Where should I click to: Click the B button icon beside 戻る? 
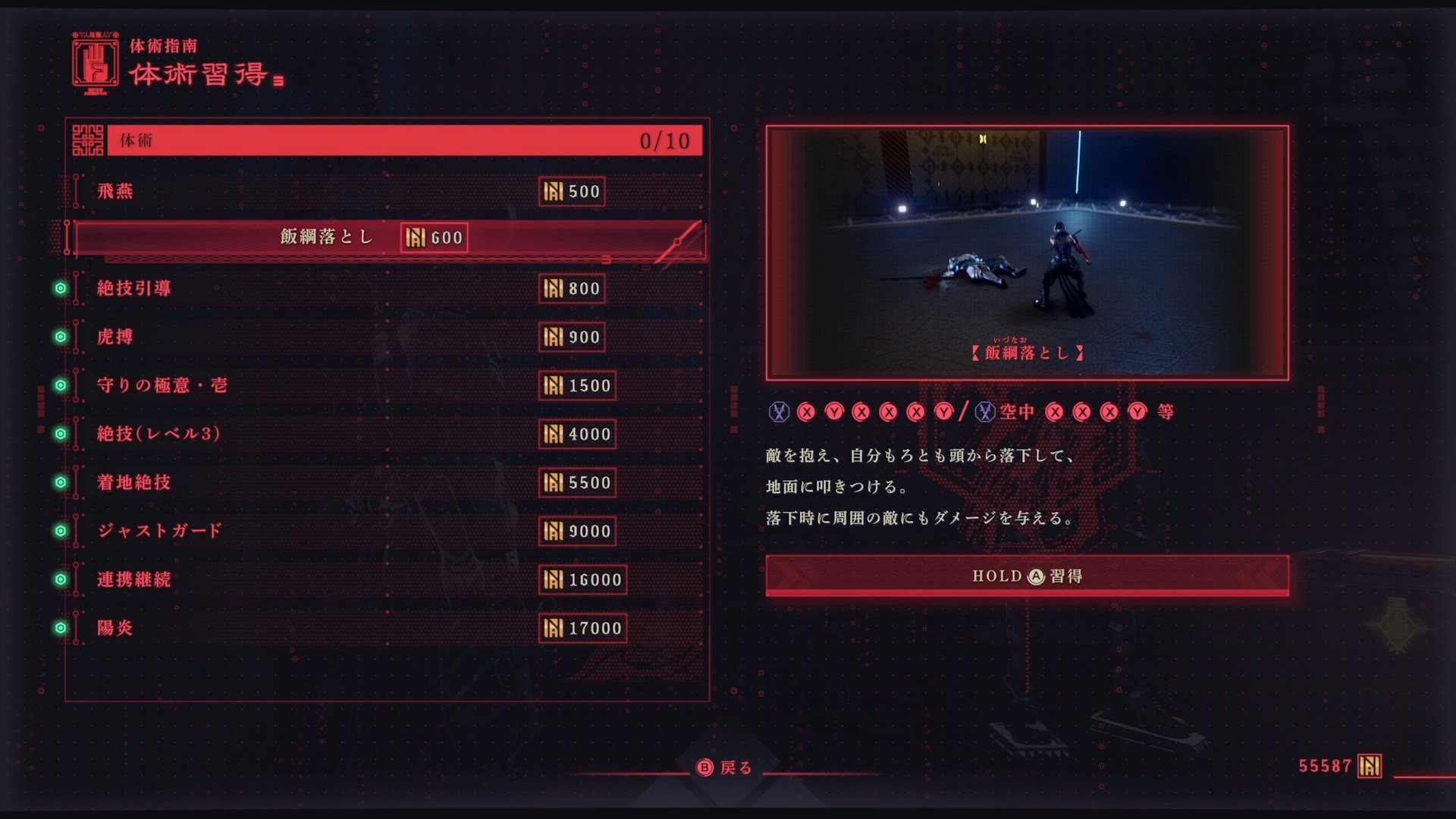pos(706,769)
